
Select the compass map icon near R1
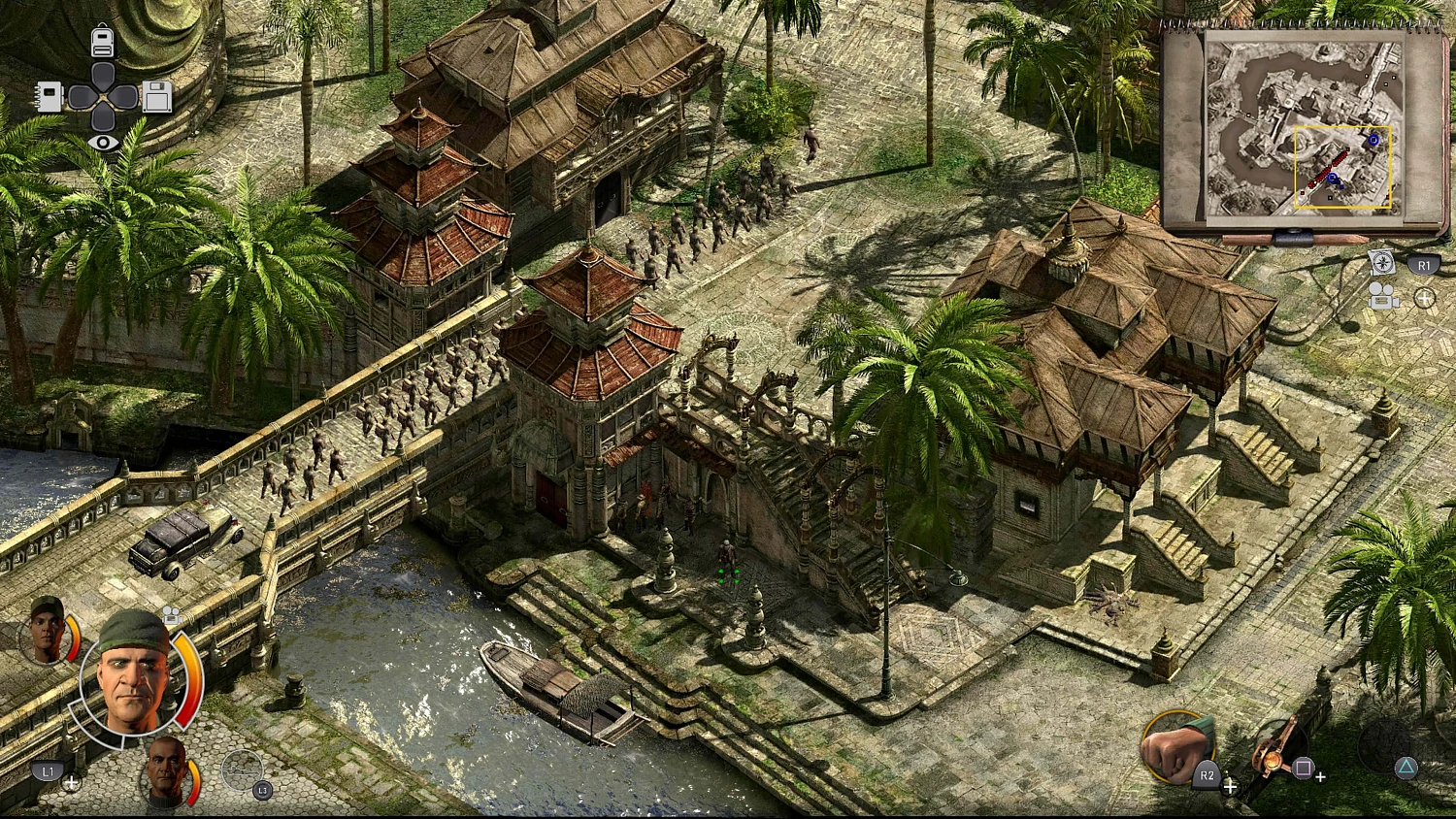(x=1381, y=262)
